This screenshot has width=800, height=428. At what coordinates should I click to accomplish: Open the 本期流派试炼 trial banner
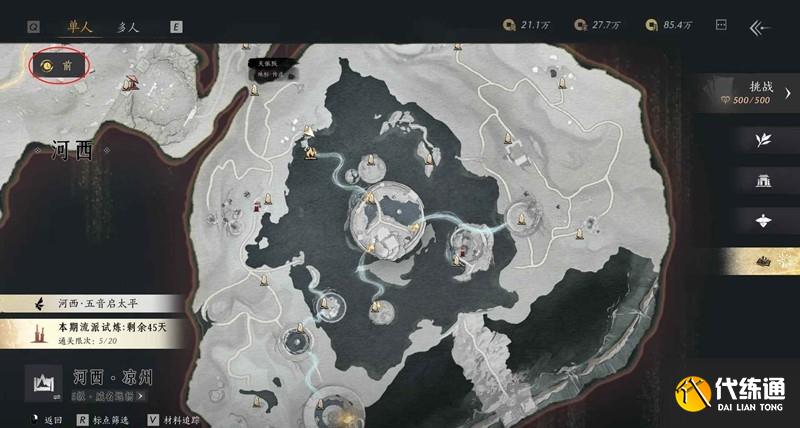(x=95, y=330)
